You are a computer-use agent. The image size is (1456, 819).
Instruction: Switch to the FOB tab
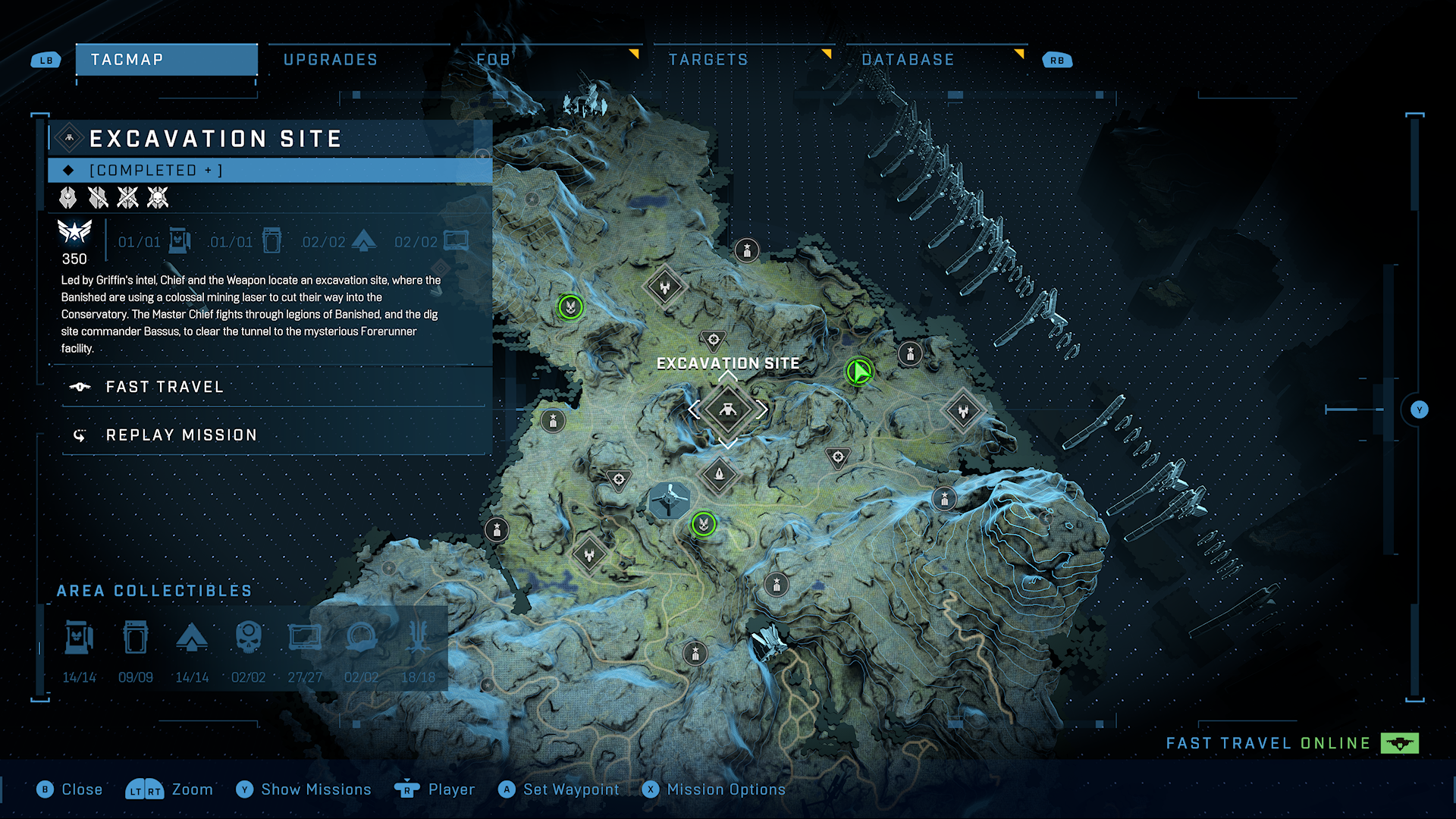494,60
